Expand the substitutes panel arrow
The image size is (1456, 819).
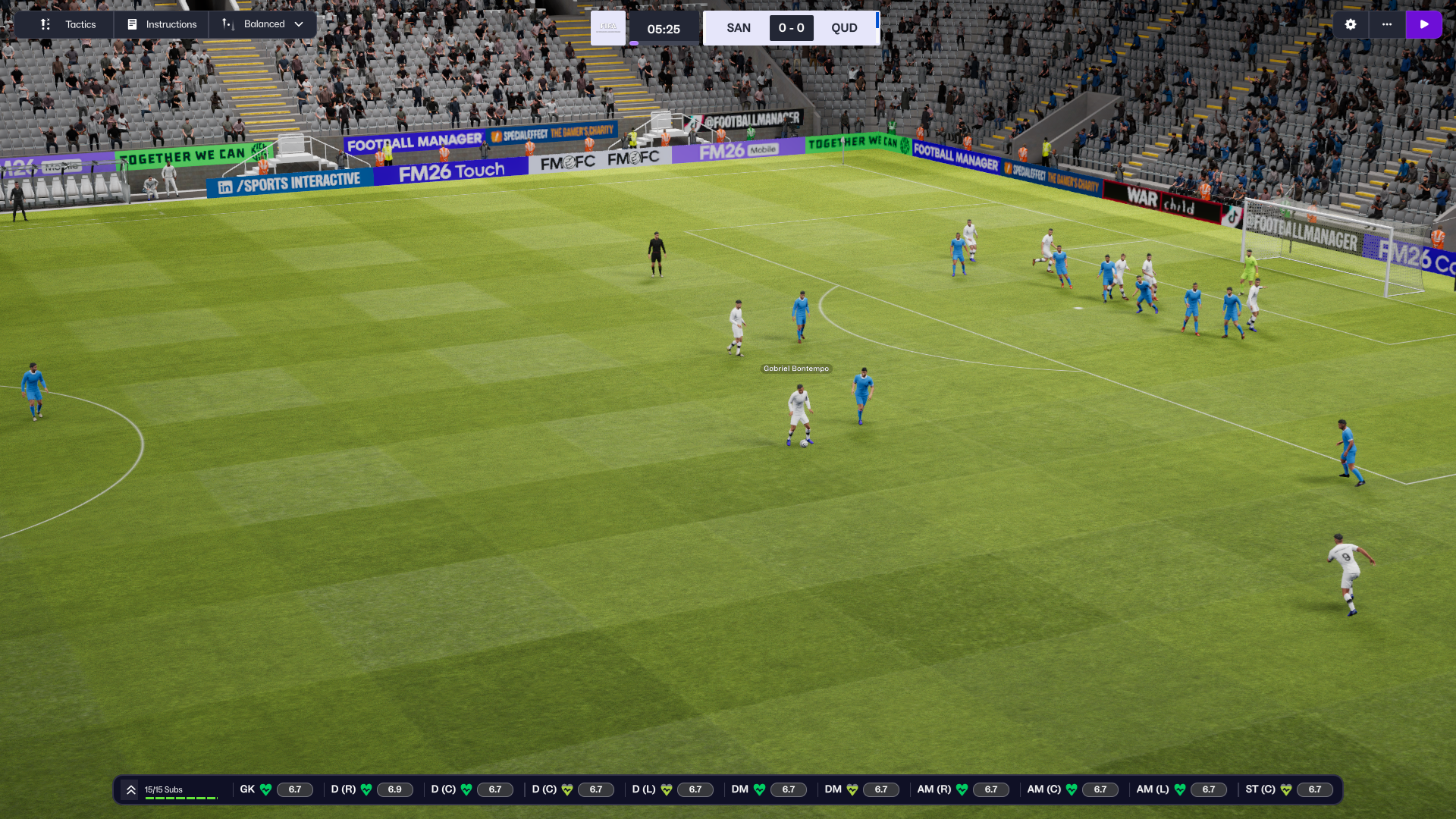tap(131, 789)
